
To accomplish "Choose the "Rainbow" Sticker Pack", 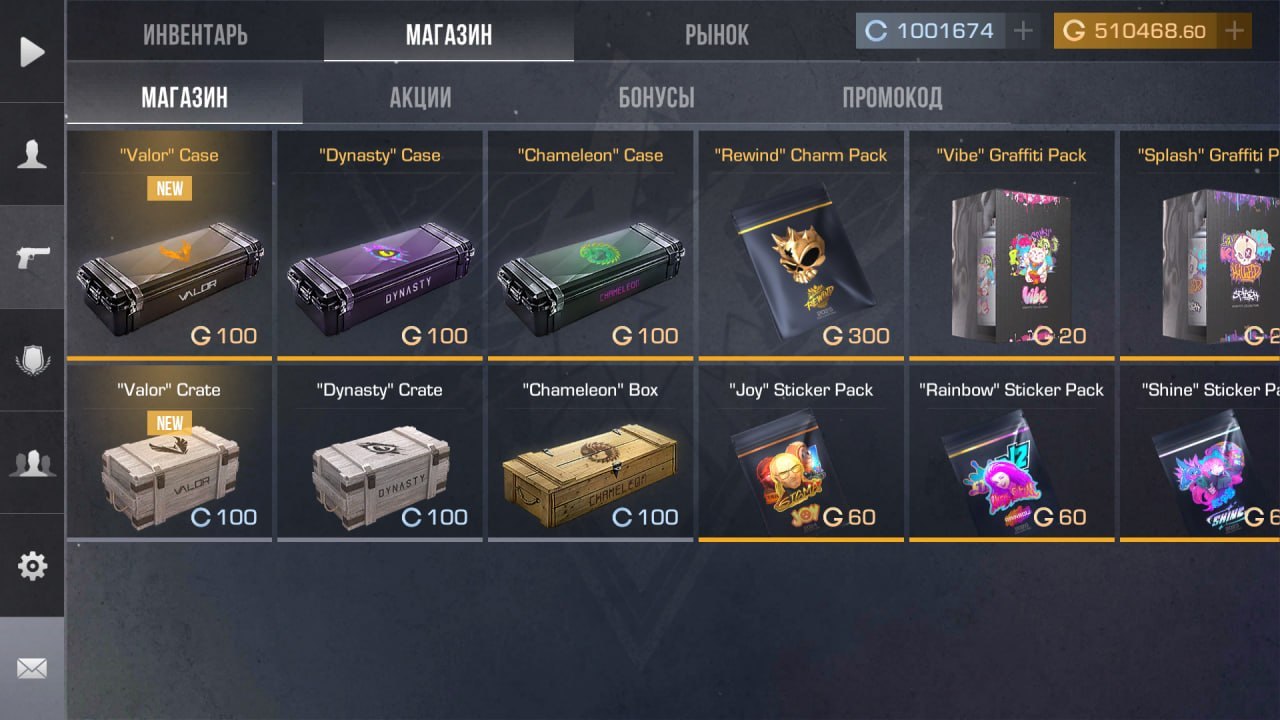I will click(1011, 455).
